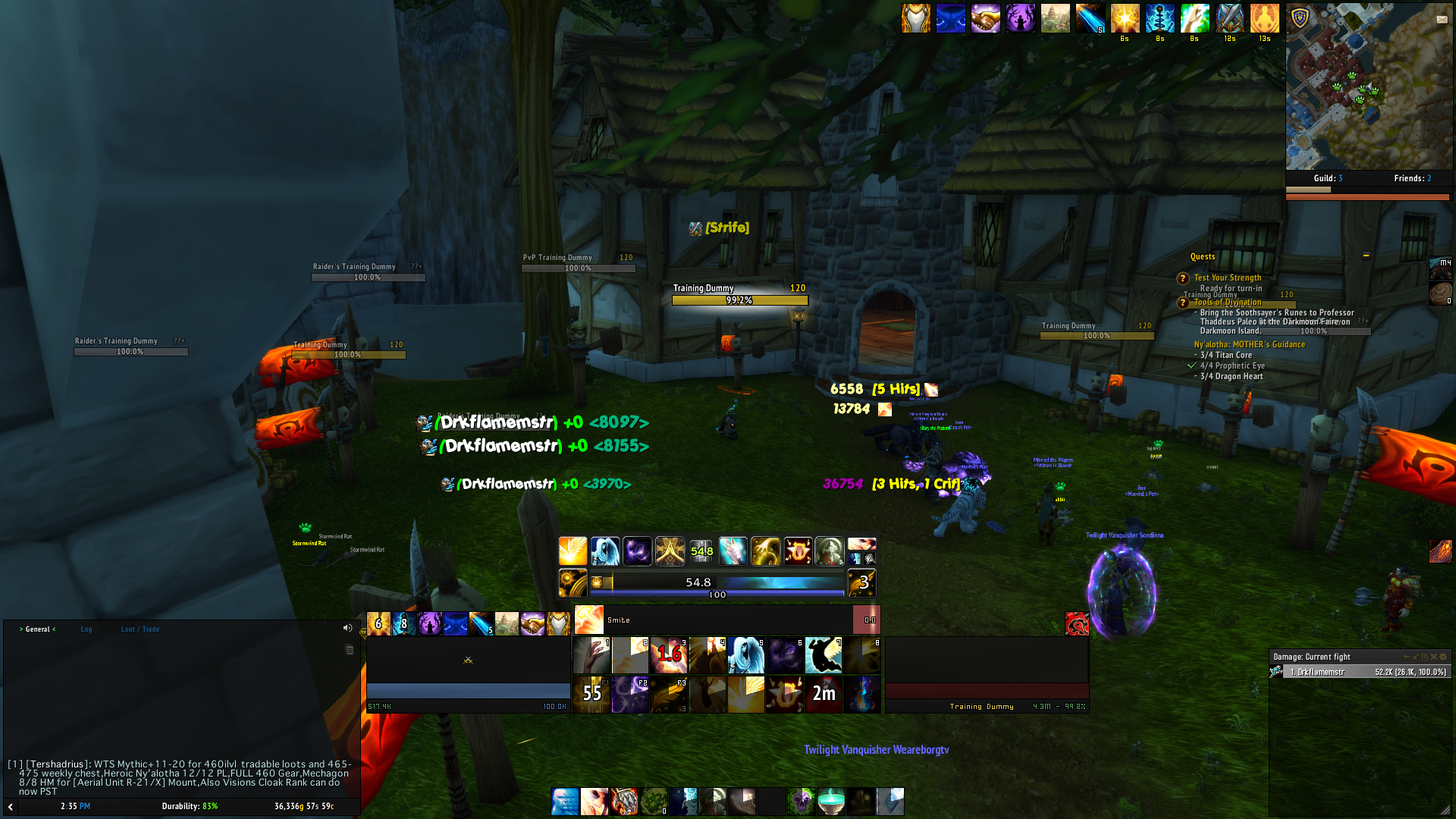Click the Guild count on info bar
This screenshot has width=1456, height=819.
[1327, 179]
